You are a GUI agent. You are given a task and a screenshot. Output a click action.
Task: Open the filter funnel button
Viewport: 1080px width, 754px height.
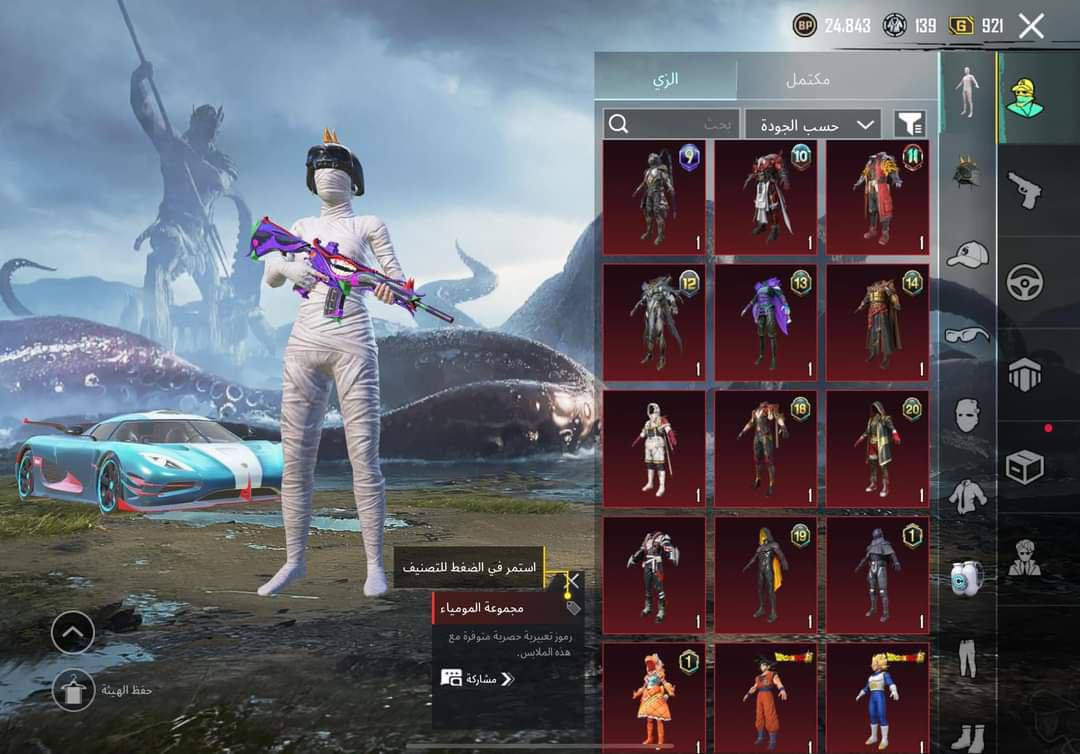click(x=910, y=124)
